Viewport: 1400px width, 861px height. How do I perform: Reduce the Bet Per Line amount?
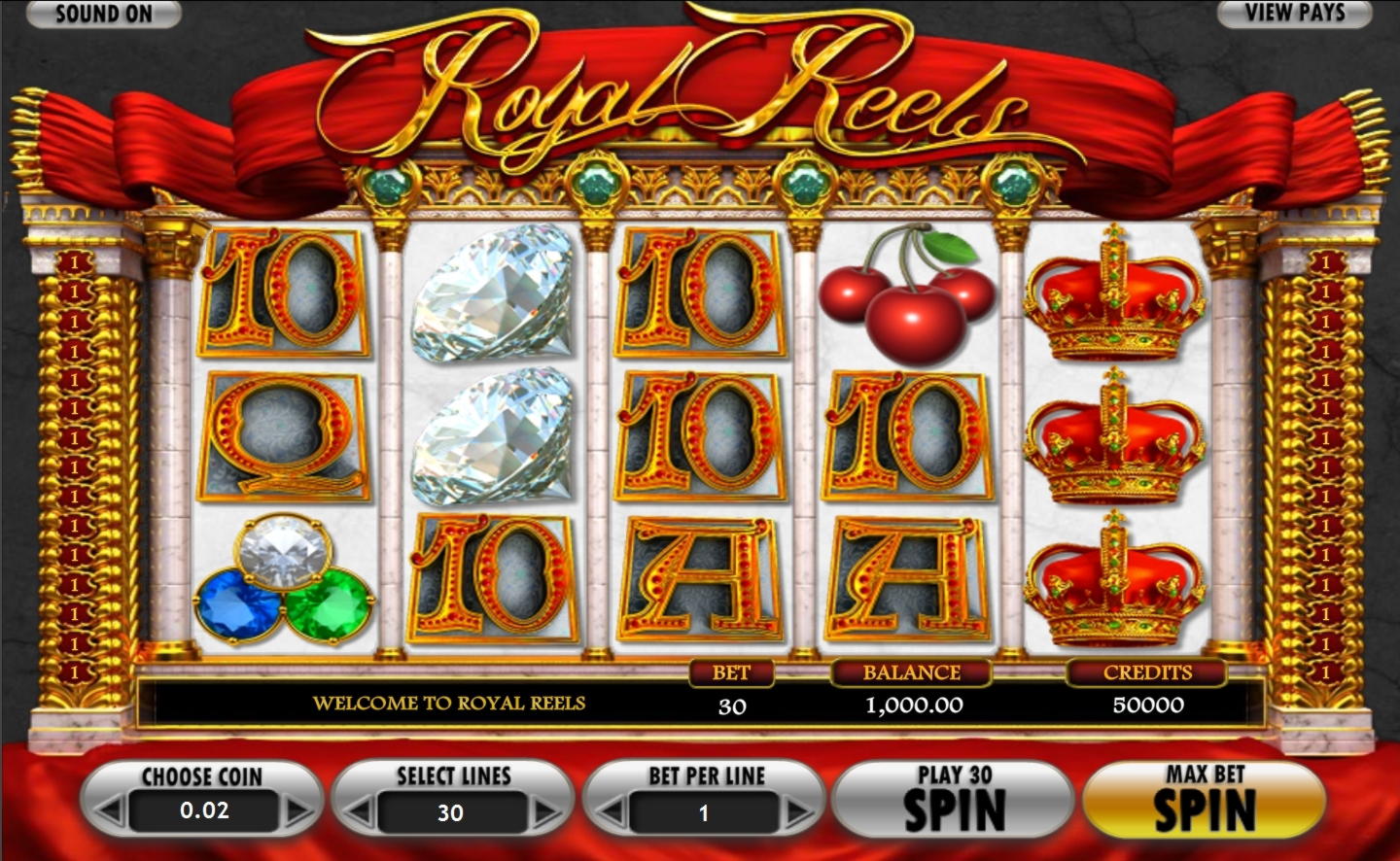612,811
